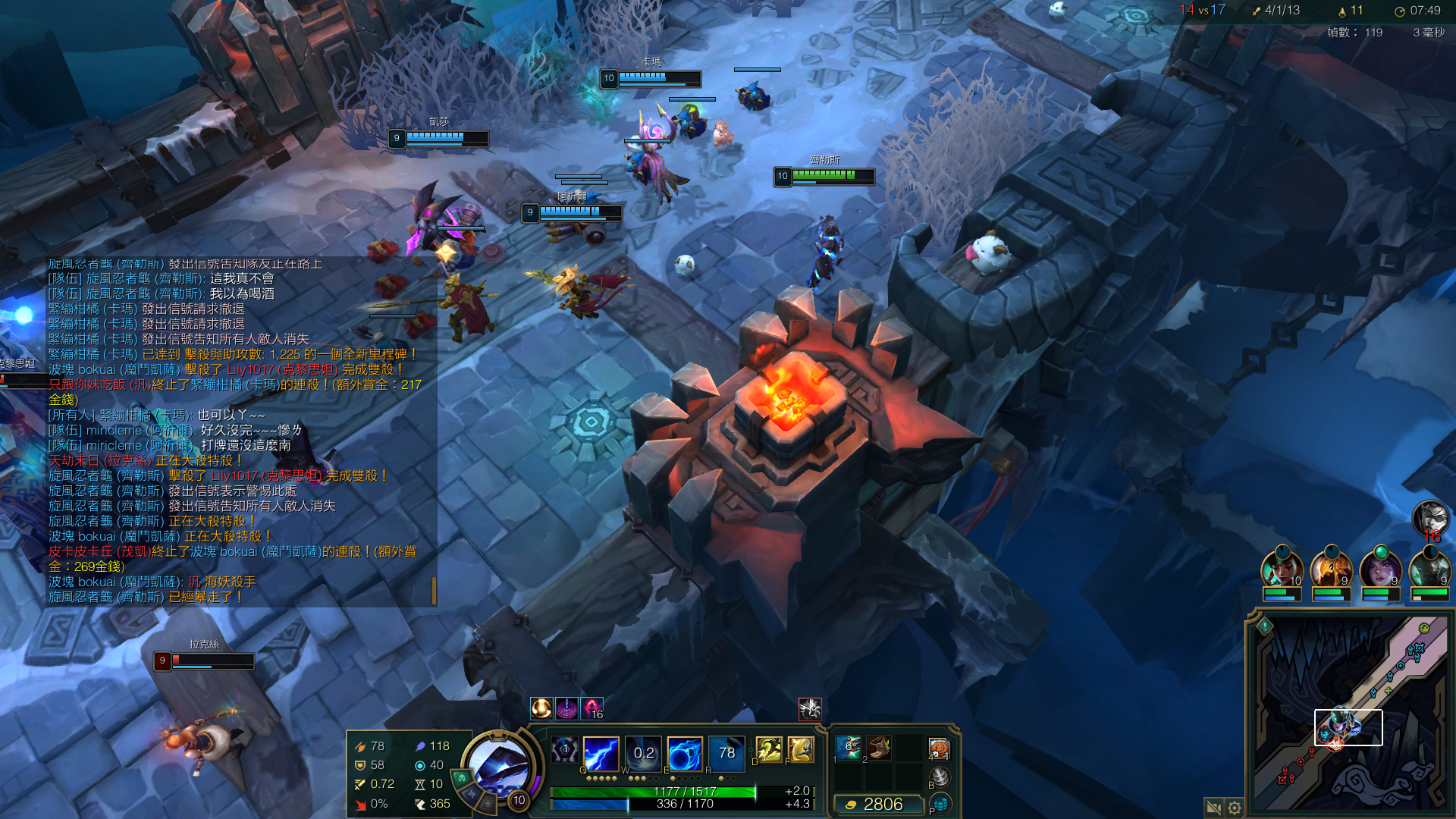1456x819 pixels.
Task: Activate the W ability on cooldown
Action: point(643,752)
